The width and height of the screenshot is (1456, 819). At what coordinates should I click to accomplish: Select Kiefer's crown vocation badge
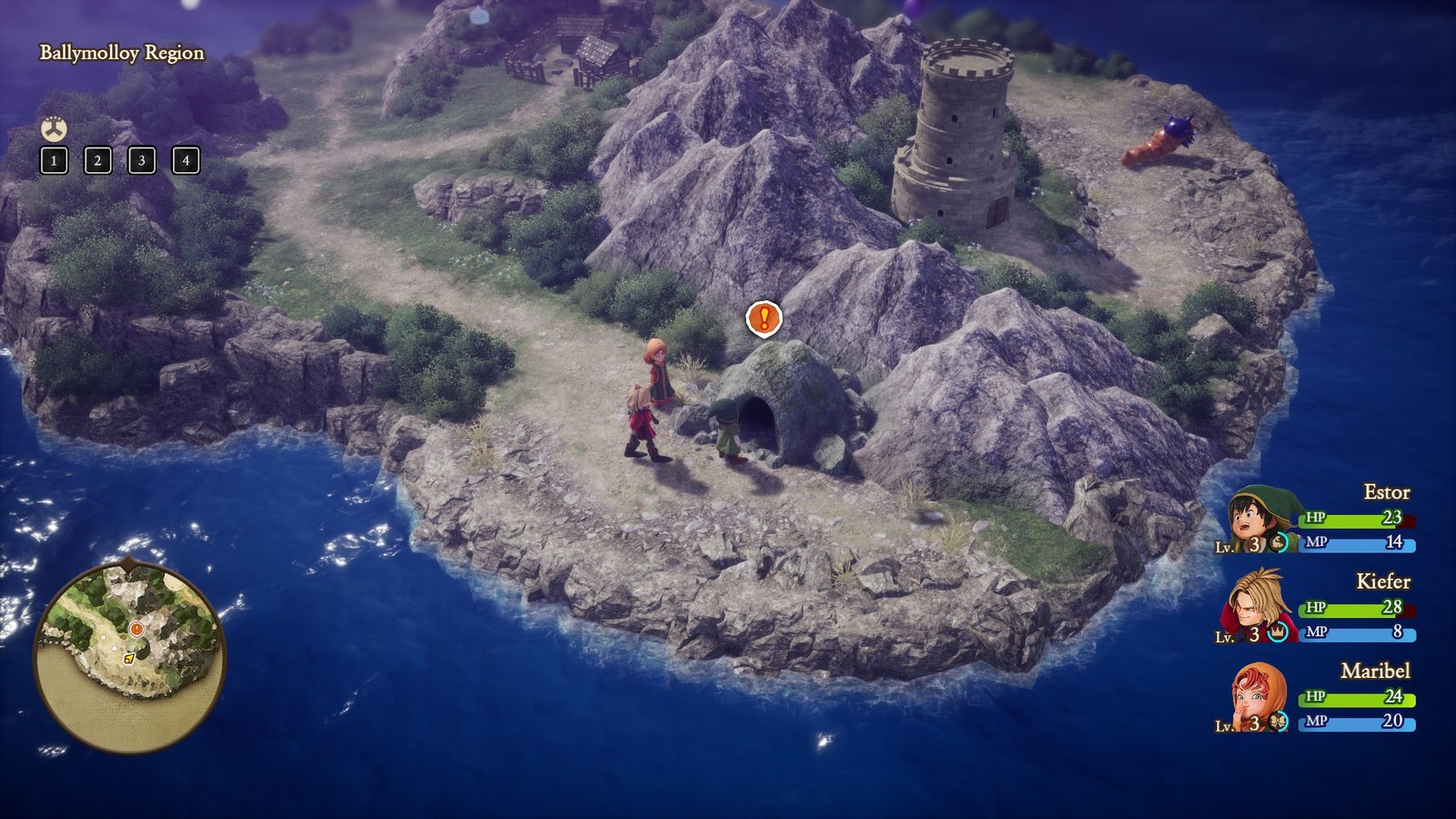coord(1278,632)
